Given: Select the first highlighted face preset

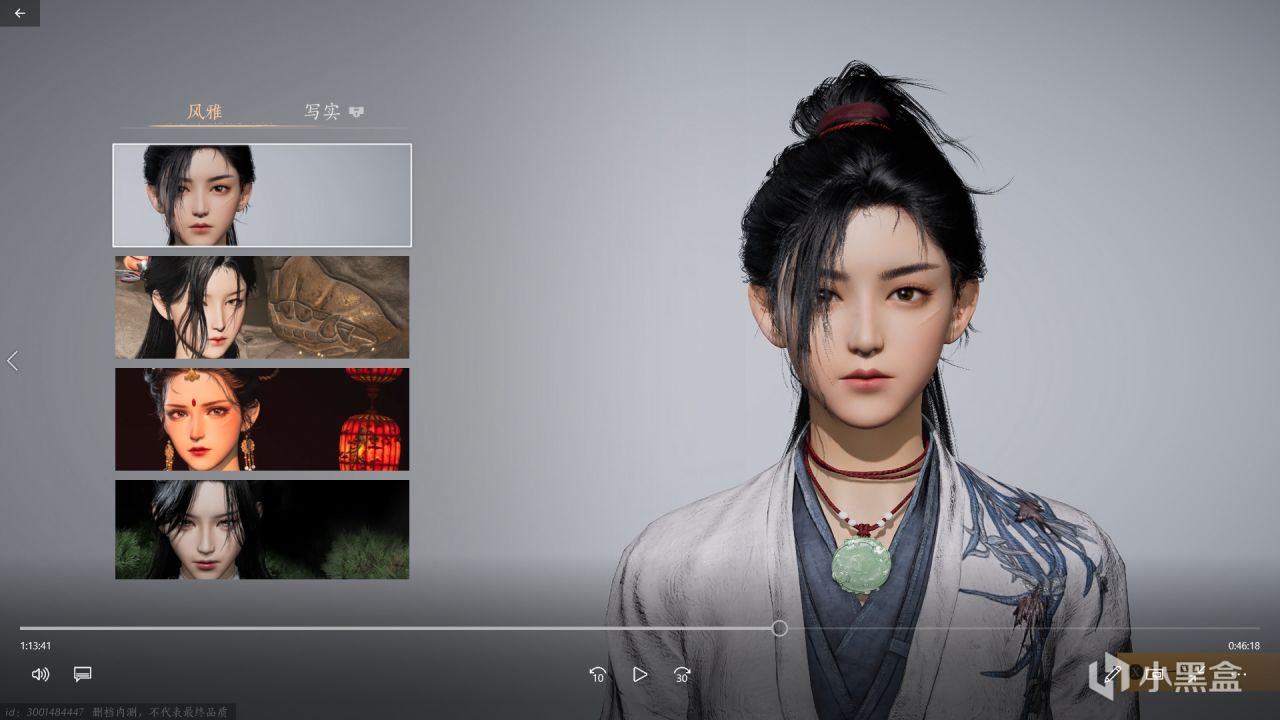Looking at the screenshot, I should (261, 194).
